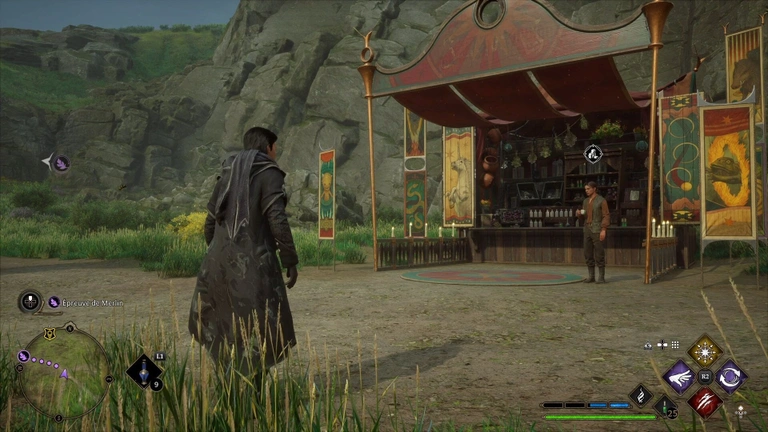
Task: Open the circular minimap
Action: (x=65, y=373)
